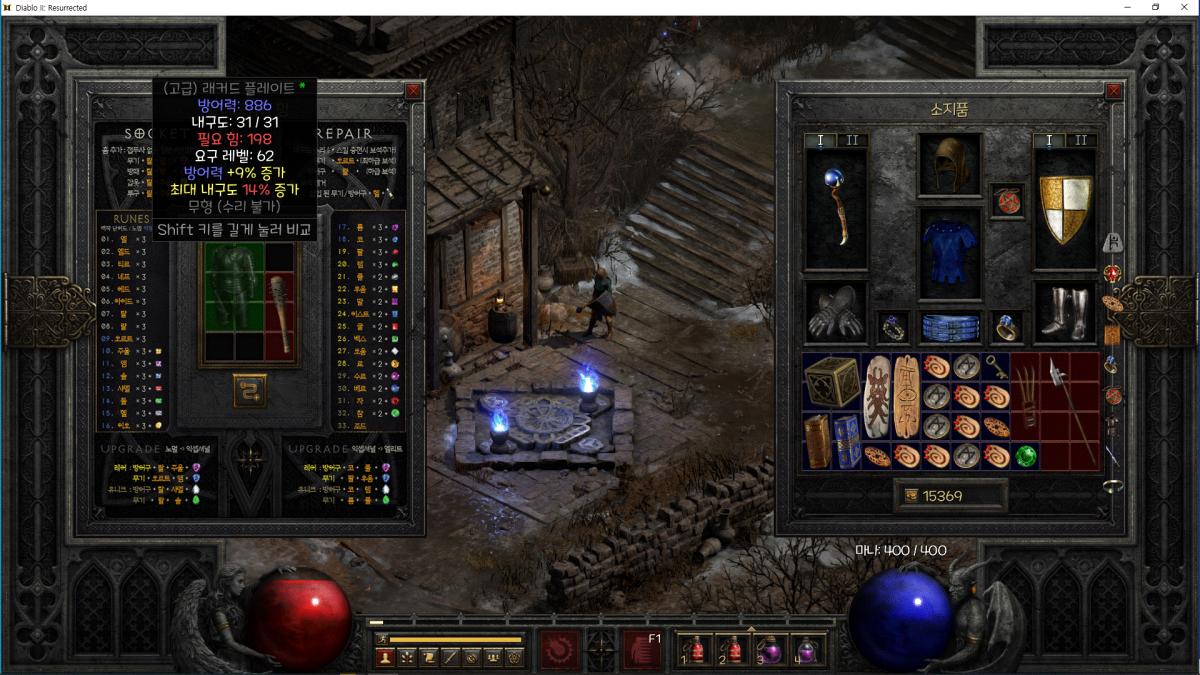This screenshot has width=1200, height=675.
Task: Select the equipped gold and white shield
Action: coord(1064,208)
